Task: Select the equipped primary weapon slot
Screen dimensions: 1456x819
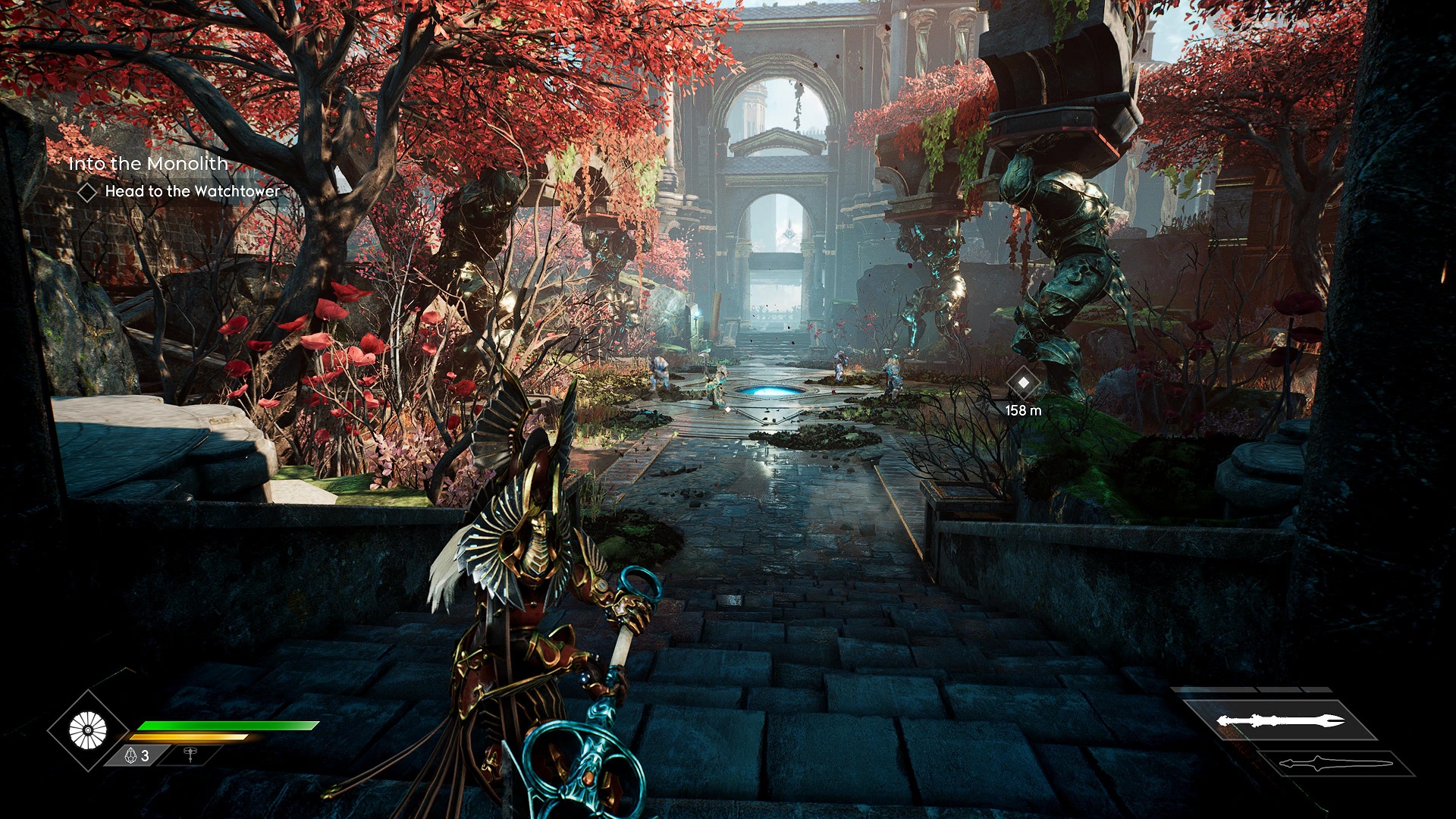Action: click(1280, 720)
